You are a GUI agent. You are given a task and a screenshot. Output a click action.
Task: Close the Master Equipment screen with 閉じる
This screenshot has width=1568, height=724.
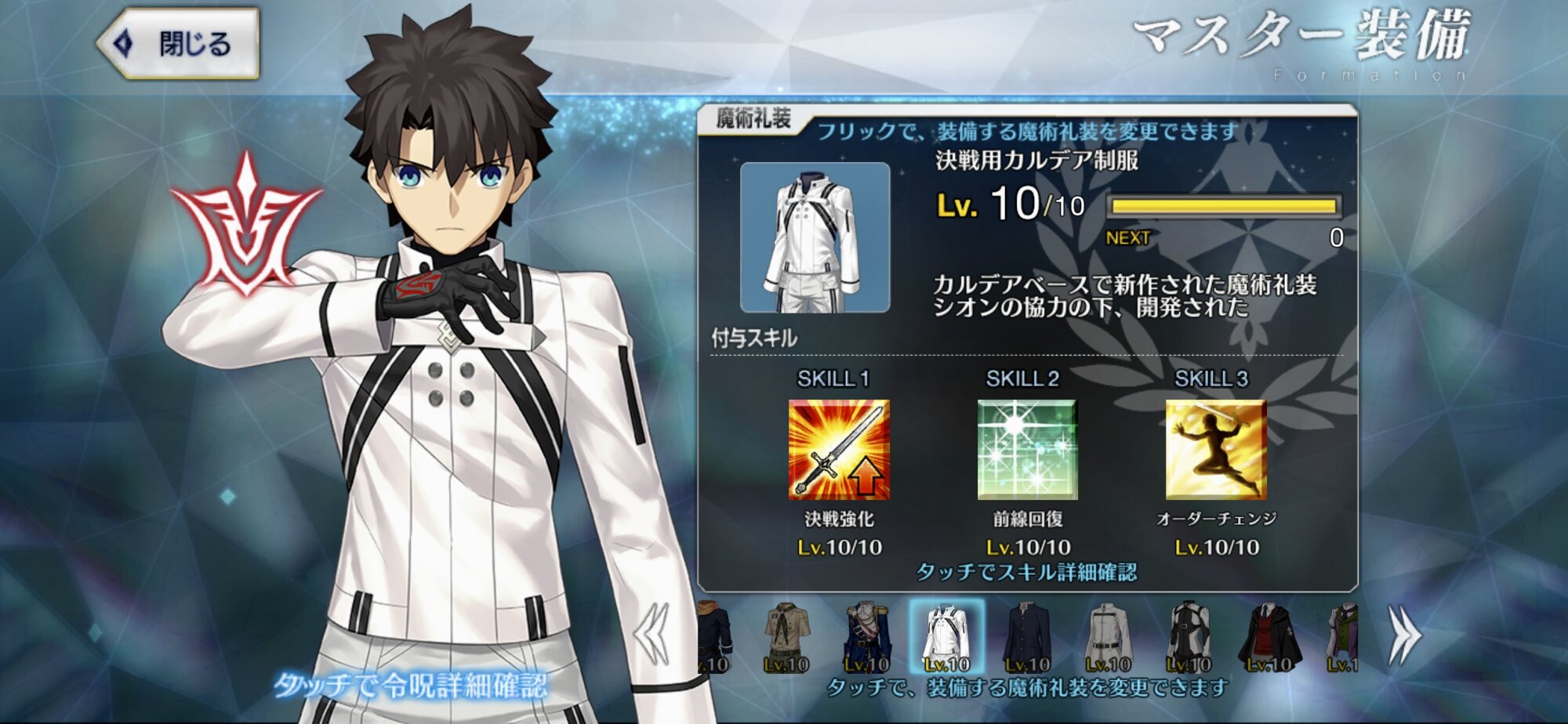tap(179, 44)
